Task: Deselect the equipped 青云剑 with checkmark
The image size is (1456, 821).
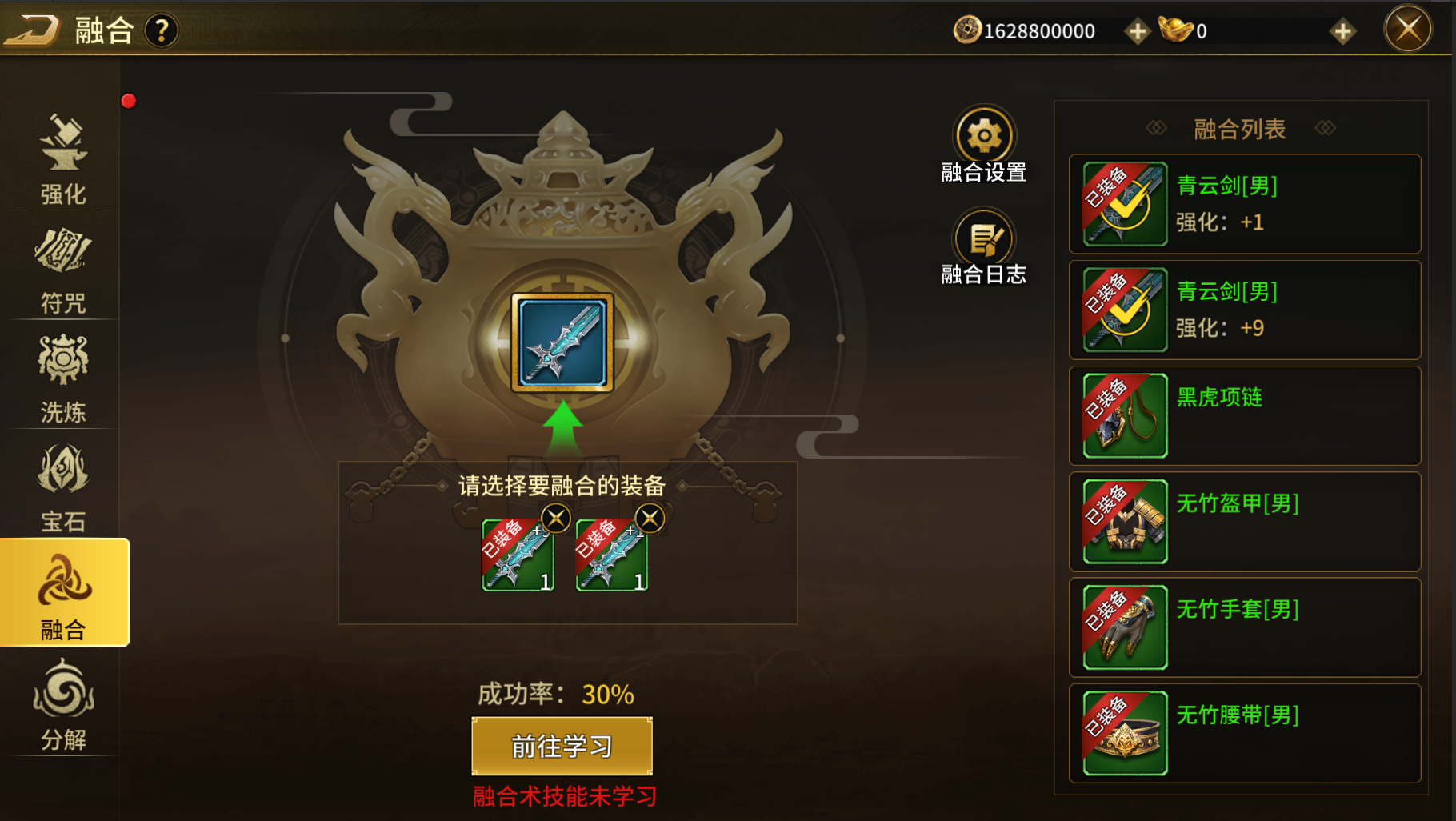Action: pos(1242,204)
